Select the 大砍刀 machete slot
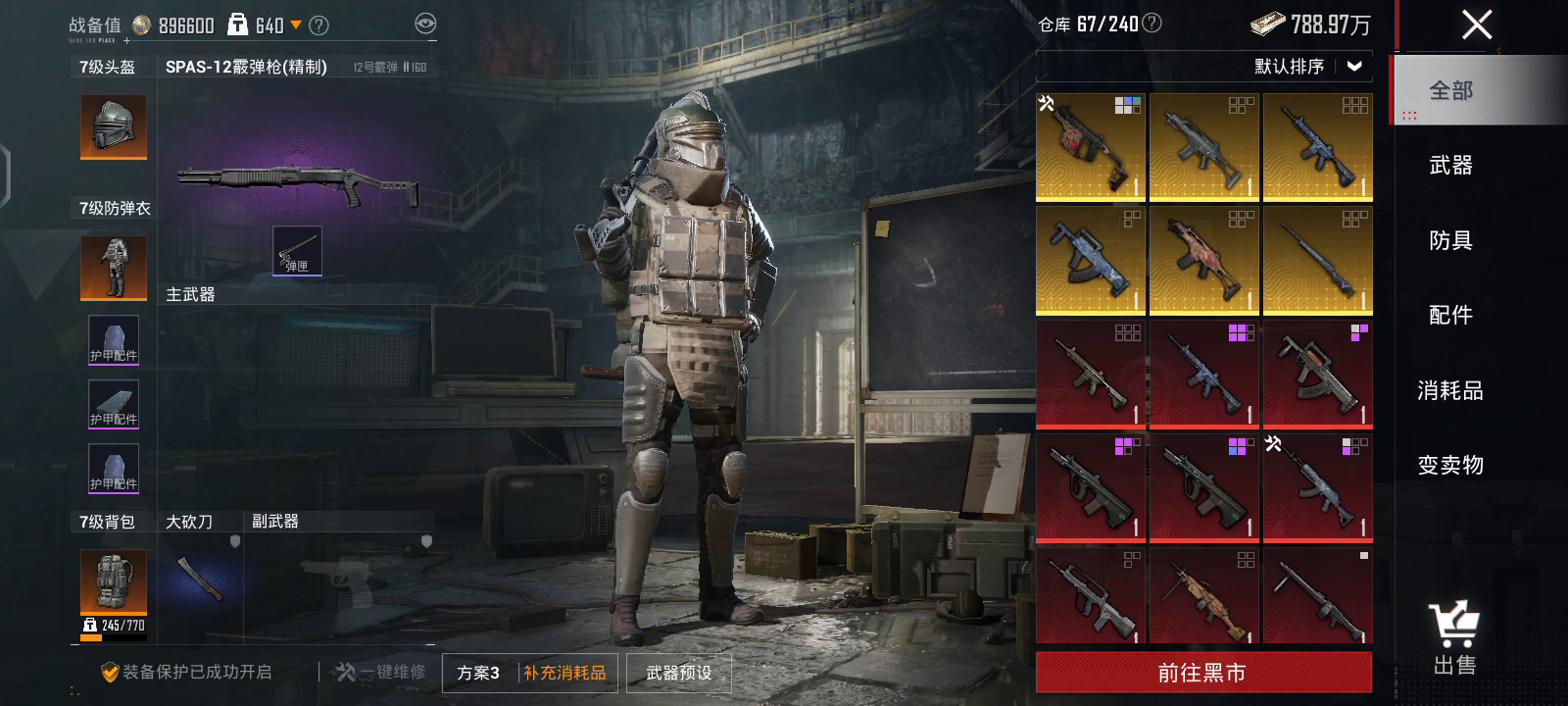This screenshot has height=706, width=1568. coord(201,578)
